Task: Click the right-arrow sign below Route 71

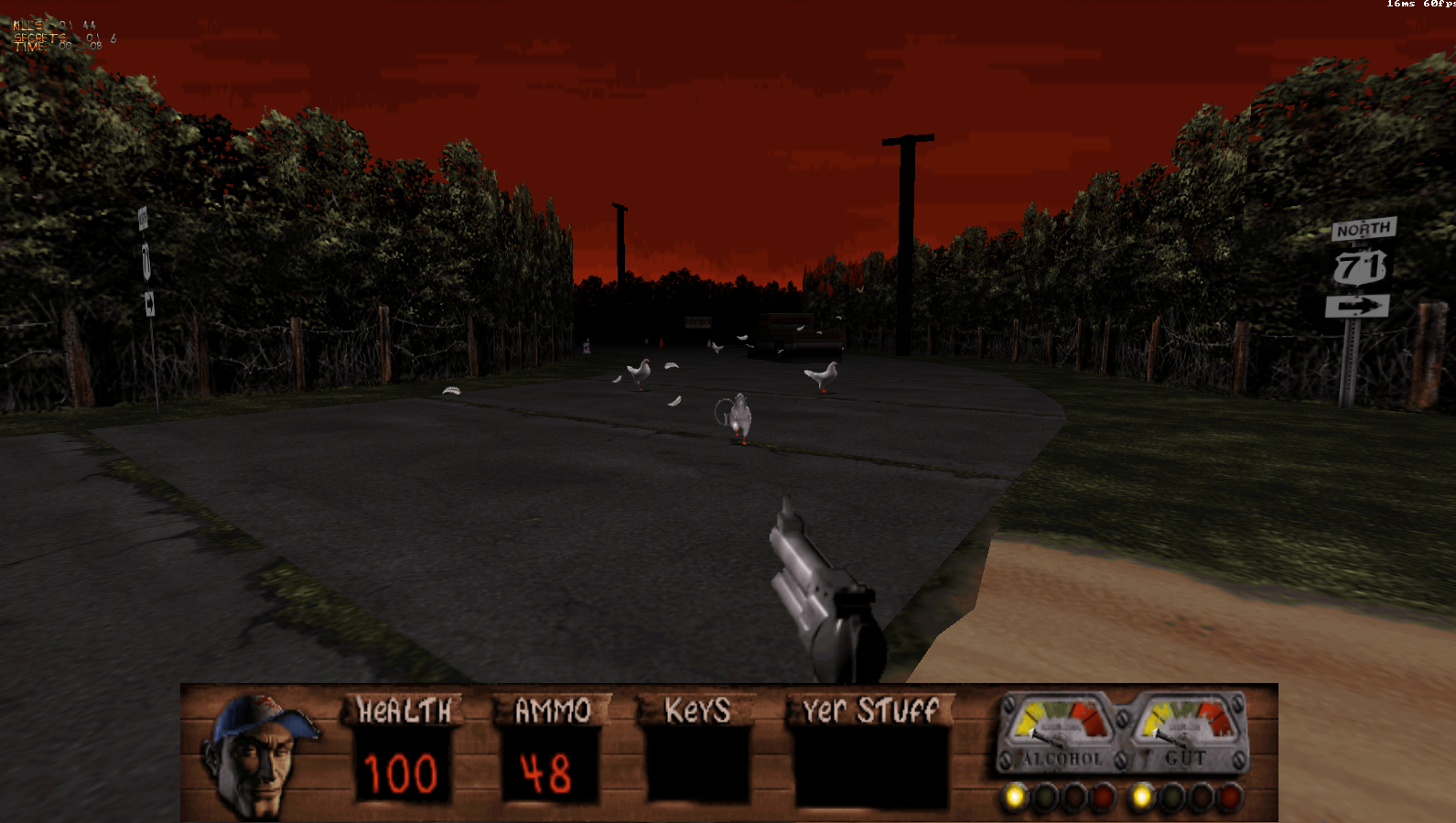Action: click(1356, 306)
